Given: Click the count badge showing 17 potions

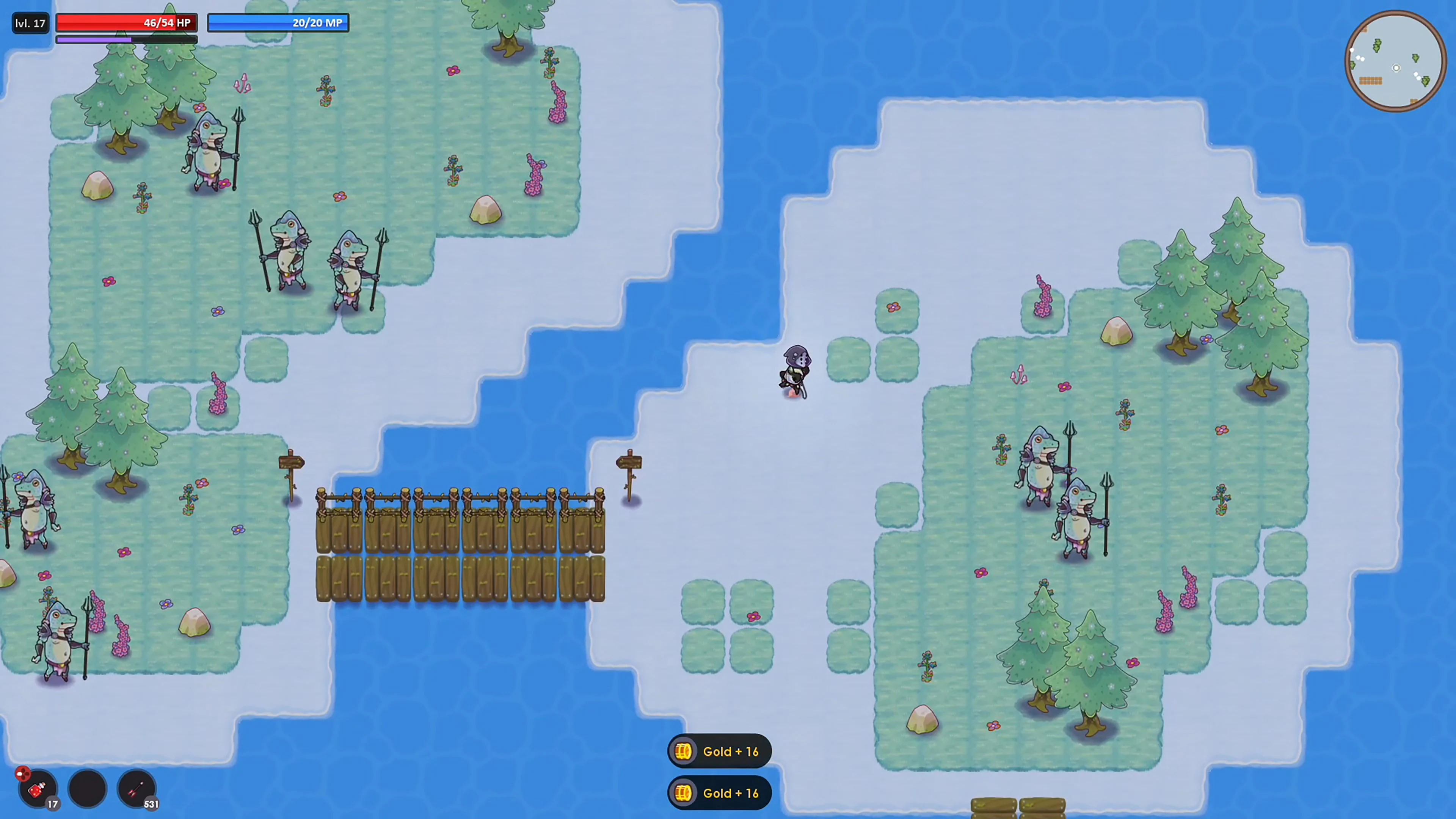Looking at the screenshot, I should 53,804.
